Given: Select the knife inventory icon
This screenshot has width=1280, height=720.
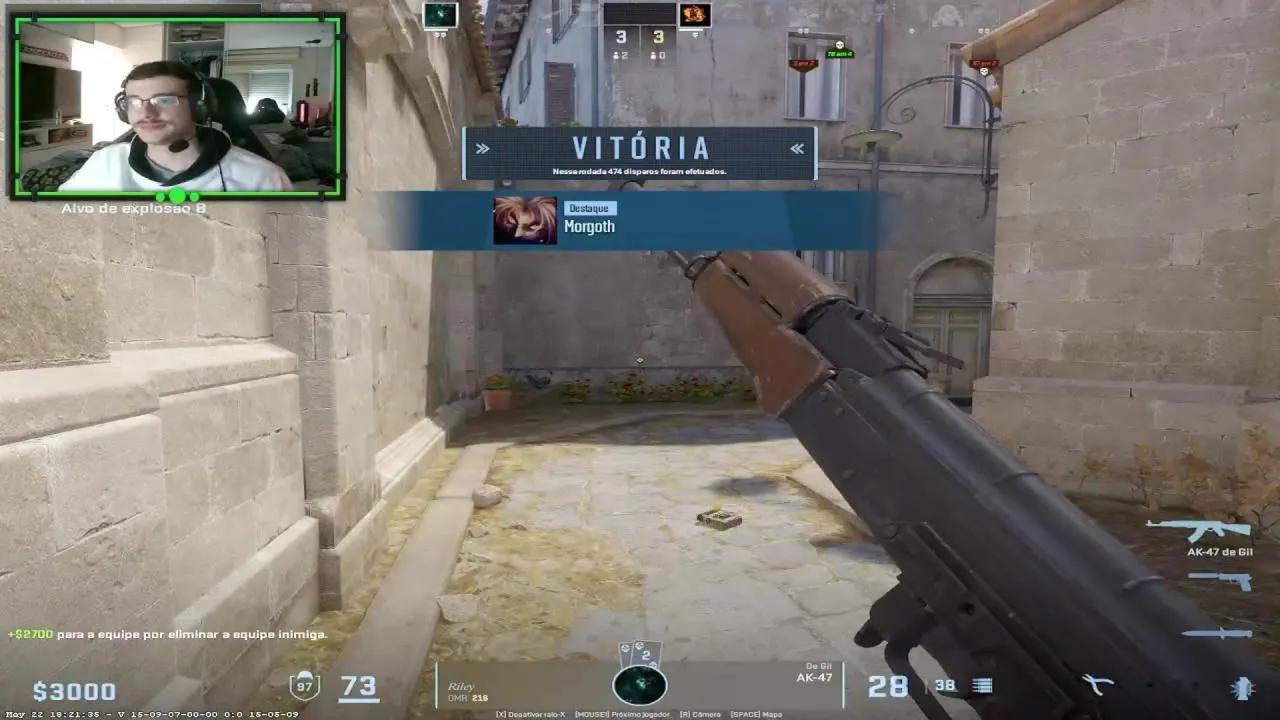Looking at the screenshot, I should coord(1215,633).
